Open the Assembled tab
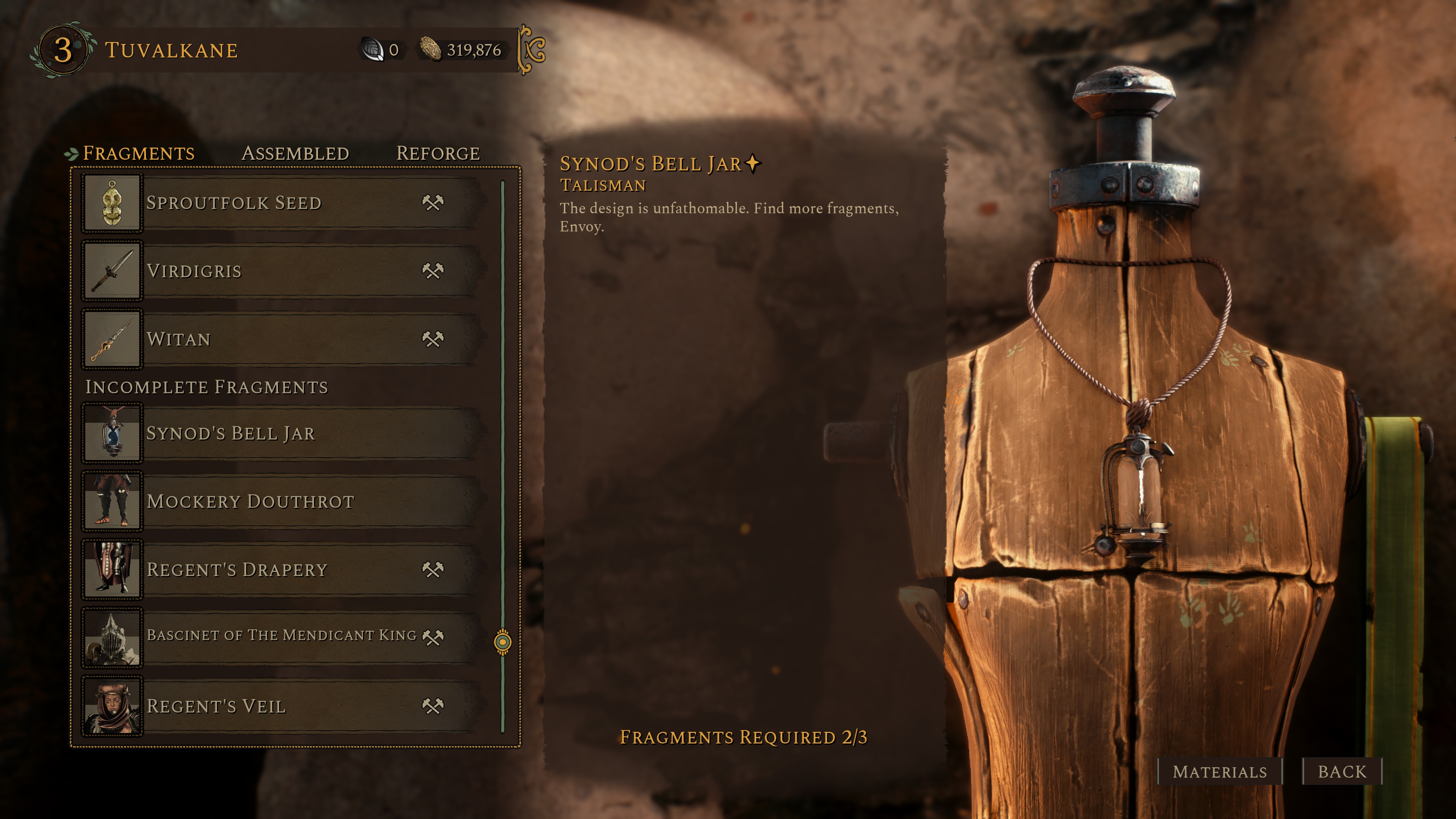Screen dimensions: 1456x819 pos(295,153)
